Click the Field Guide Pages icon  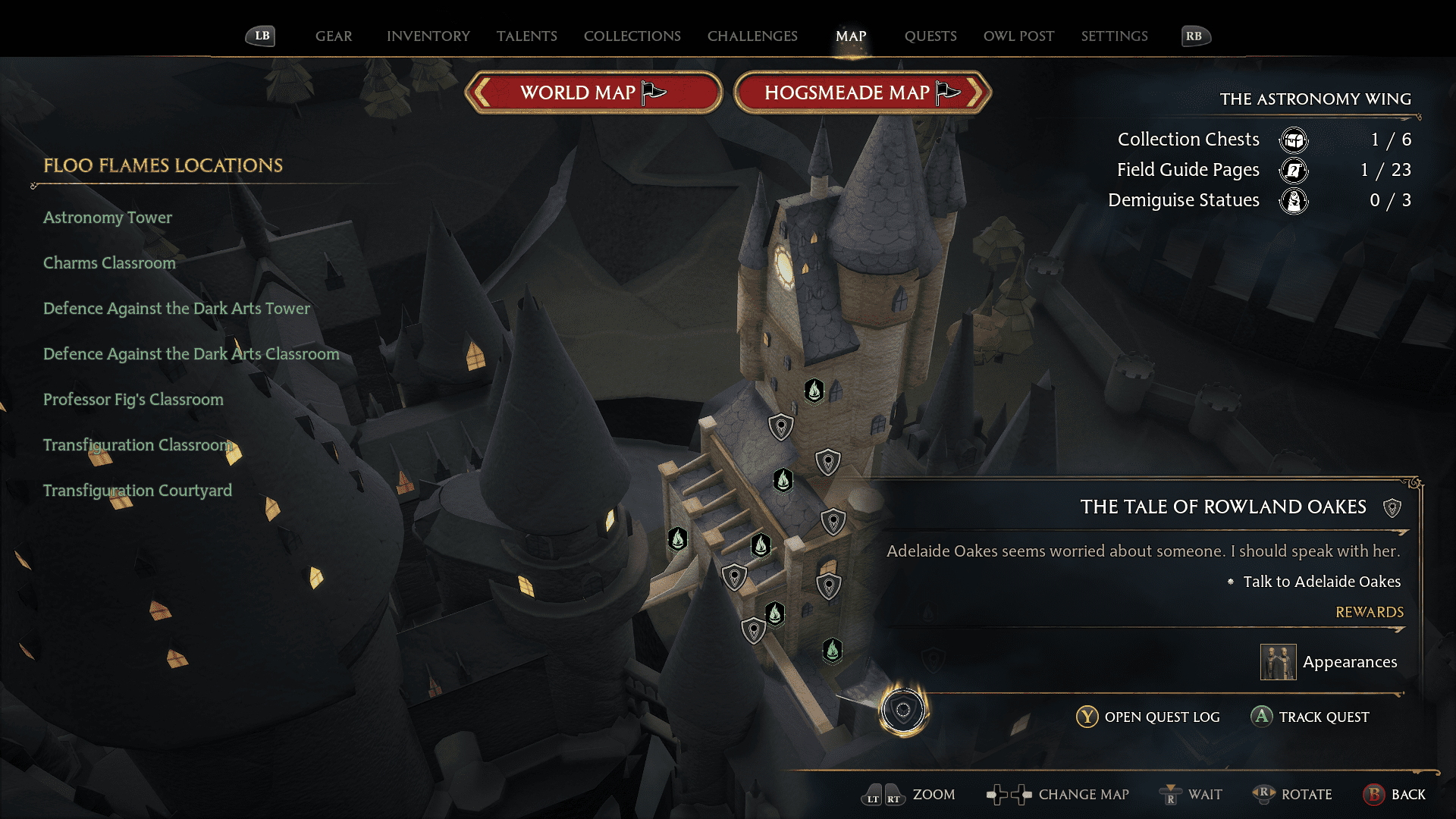pyautogui.click(x=1293, y=171)
